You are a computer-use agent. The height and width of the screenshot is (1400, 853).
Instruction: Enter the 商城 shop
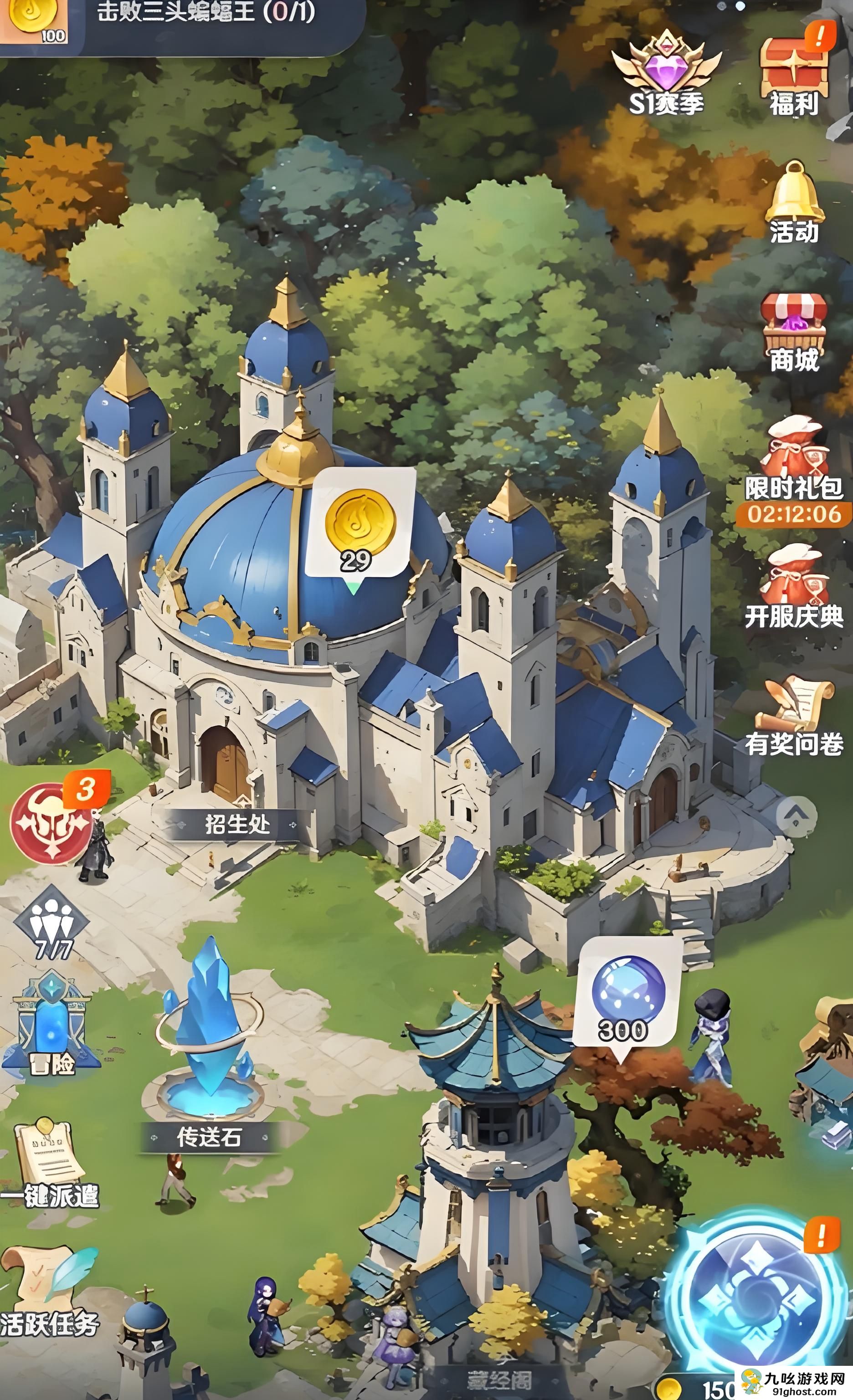pos(794,333)
